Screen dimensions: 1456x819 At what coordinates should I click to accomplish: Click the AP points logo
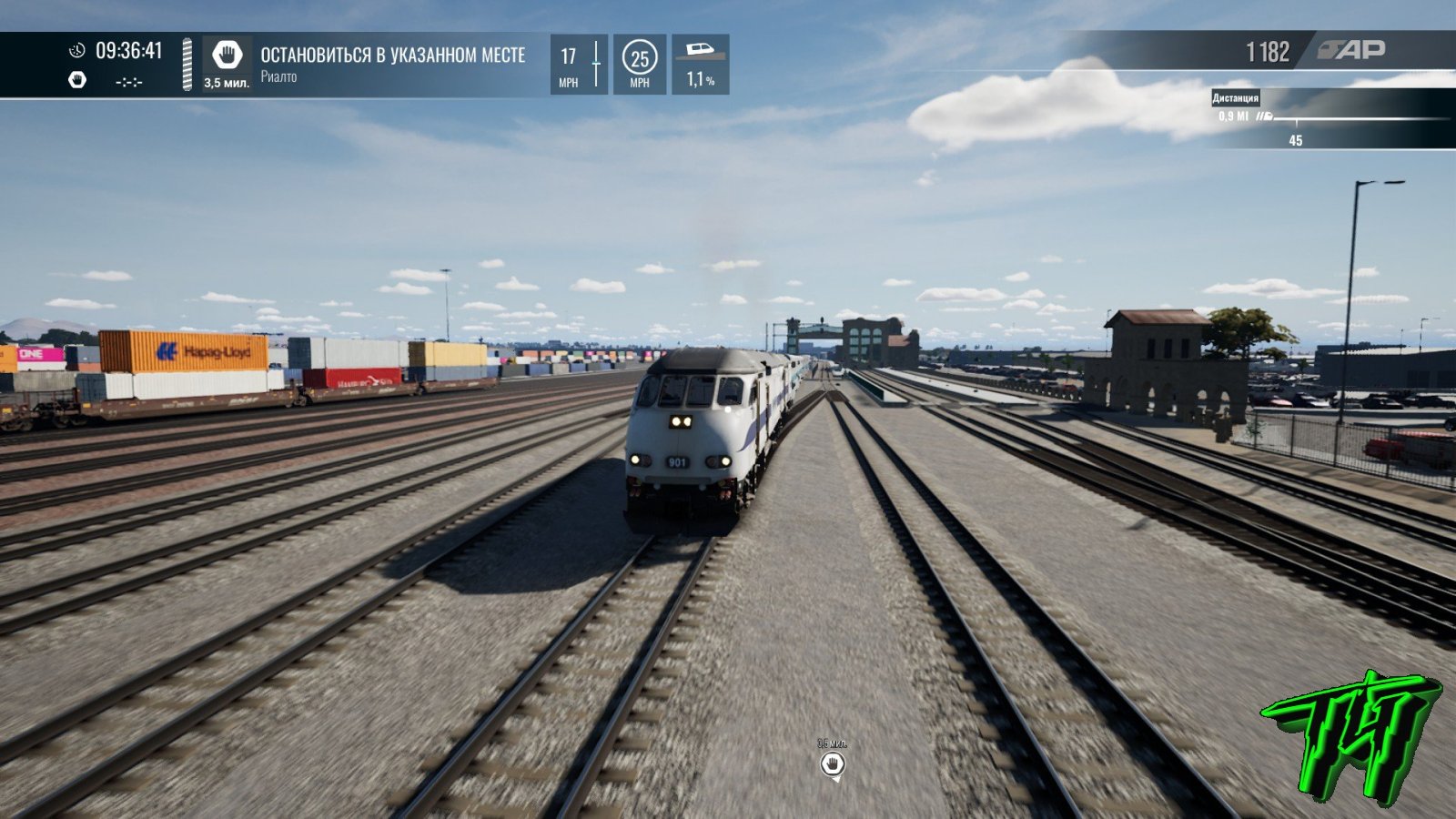[1352, 50]
